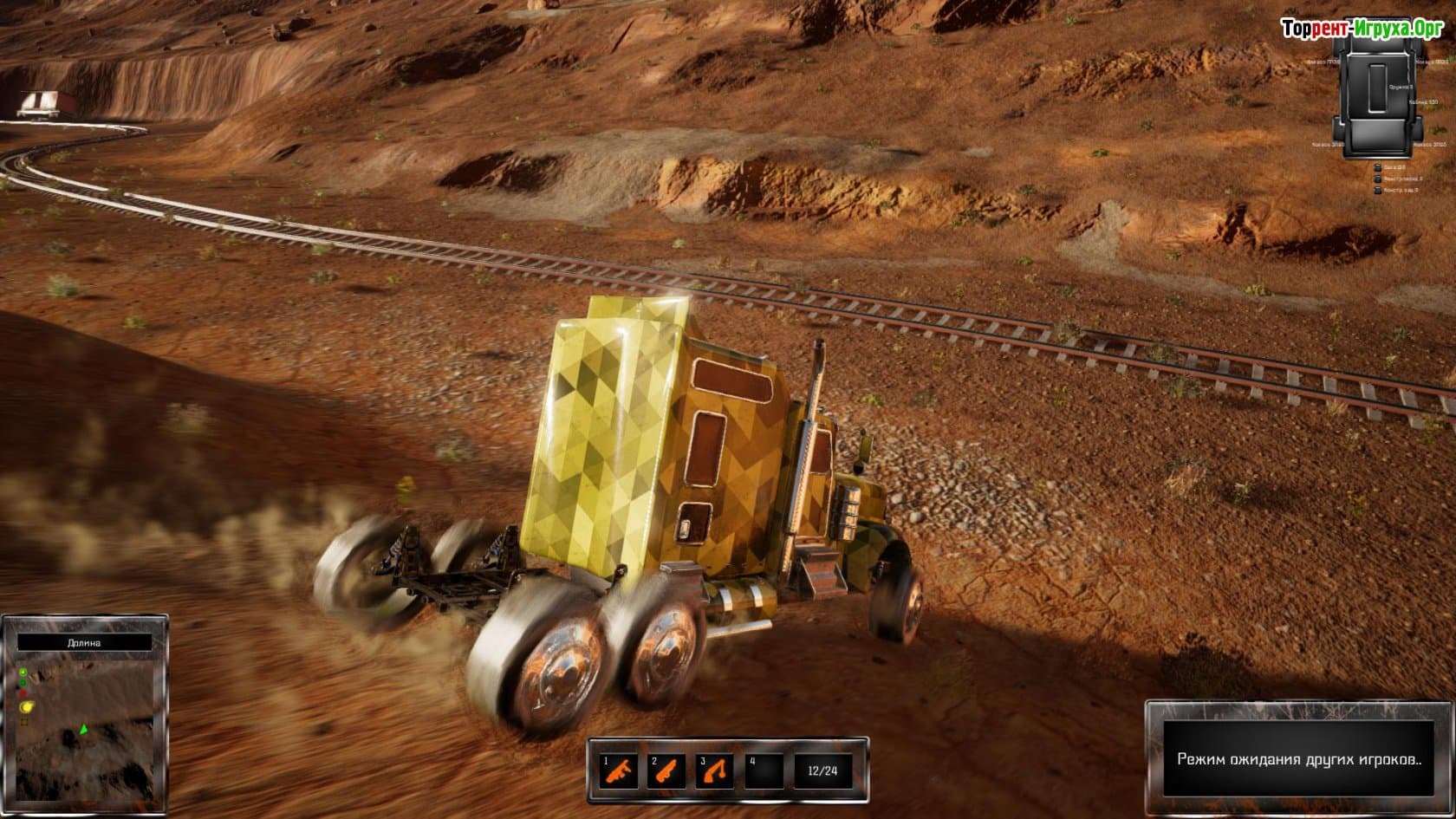Select weapon slot 1 in the hotbar
Image resolution: width=1456 pixels, height=819 pixels.
click(x=618, y=770)
